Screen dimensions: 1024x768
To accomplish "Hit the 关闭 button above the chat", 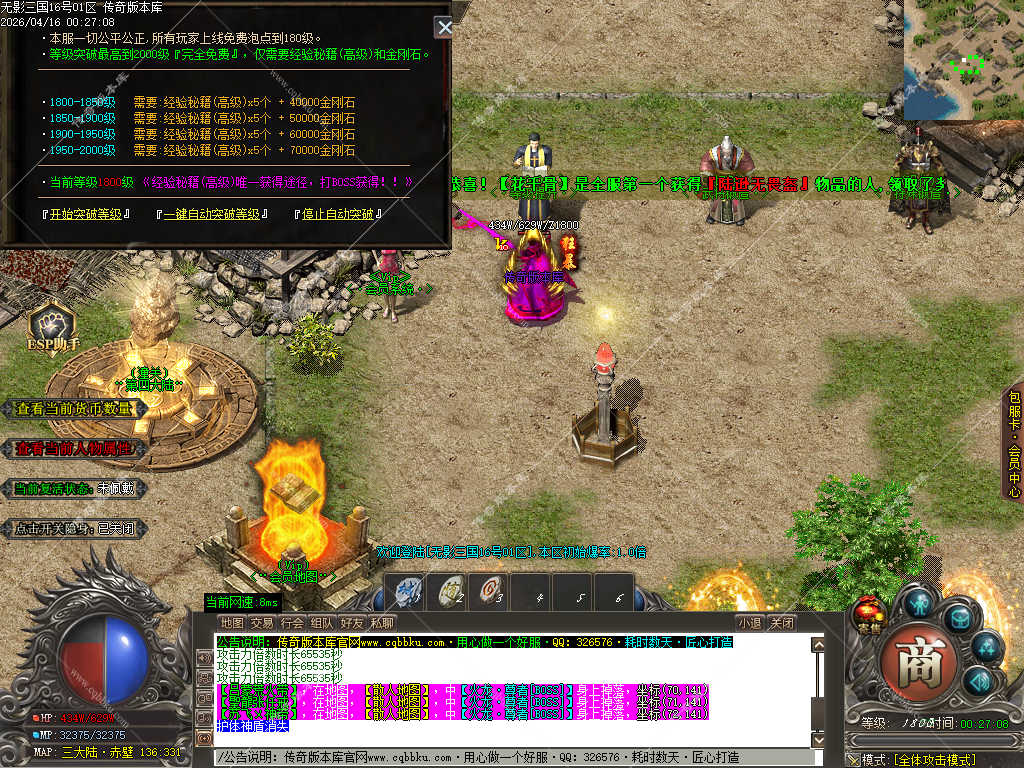I will 782,623.
